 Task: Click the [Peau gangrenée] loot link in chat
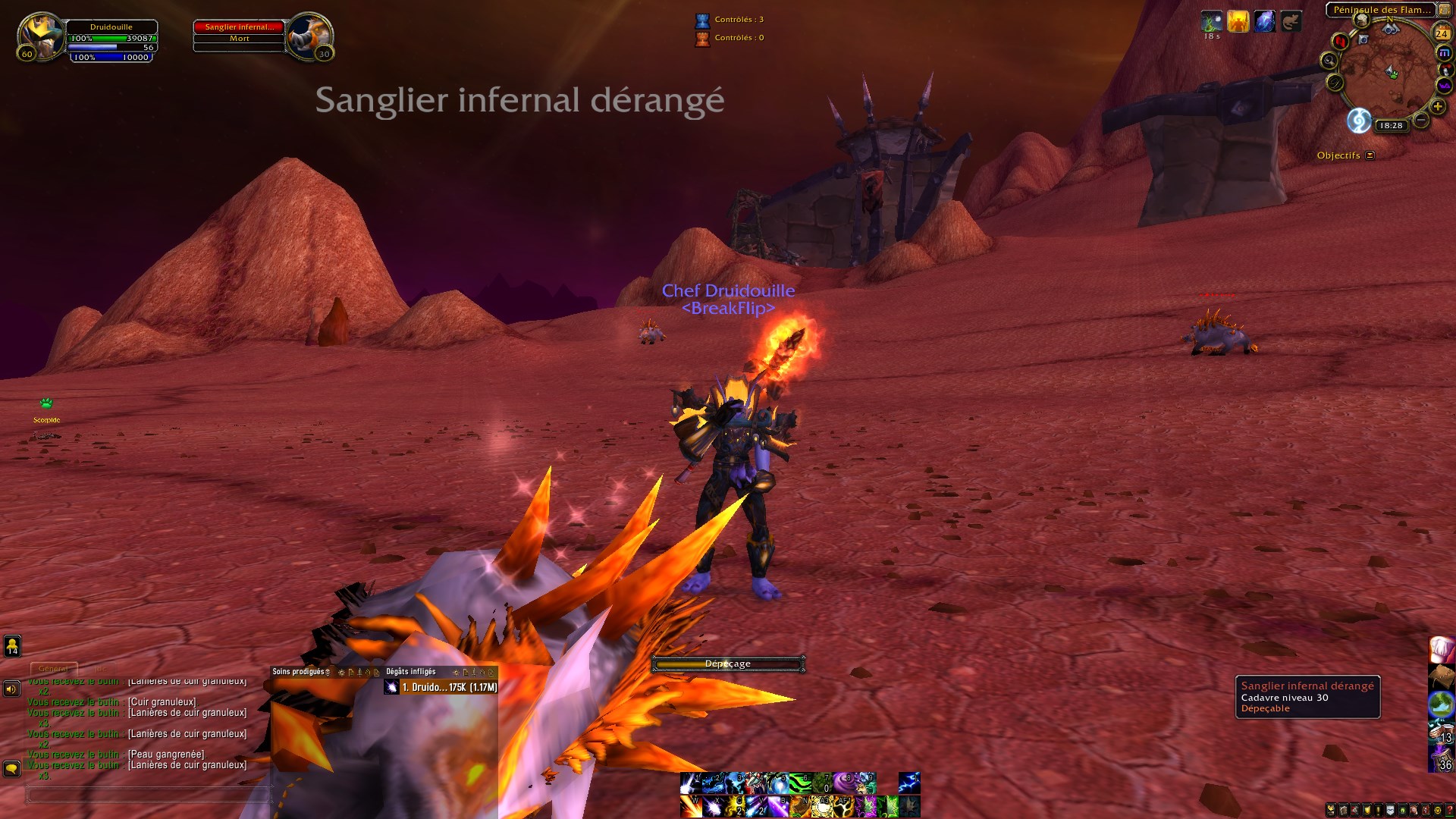pos(168,755)
